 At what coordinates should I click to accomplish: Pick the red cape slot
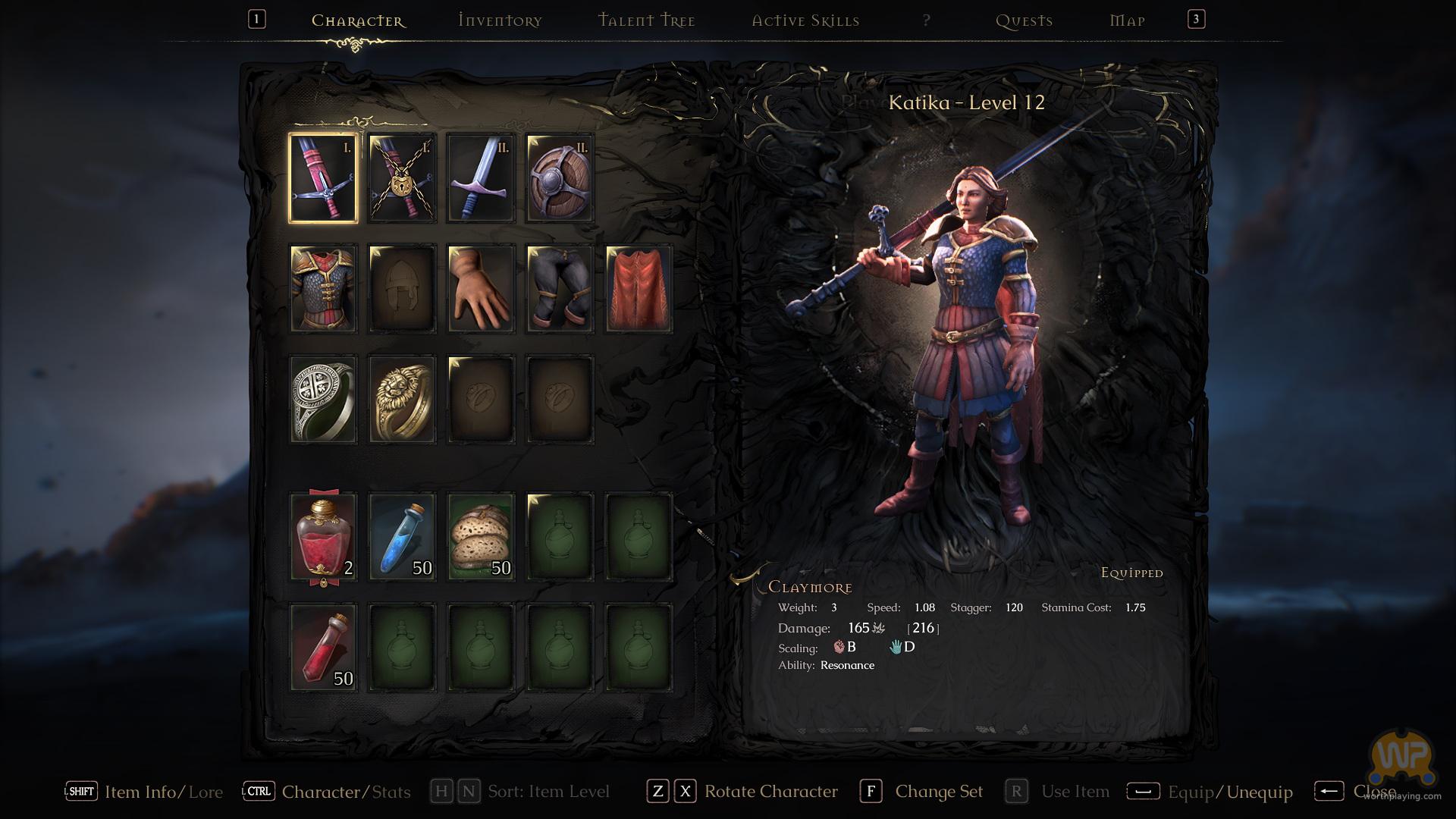(x=639, y=289)
